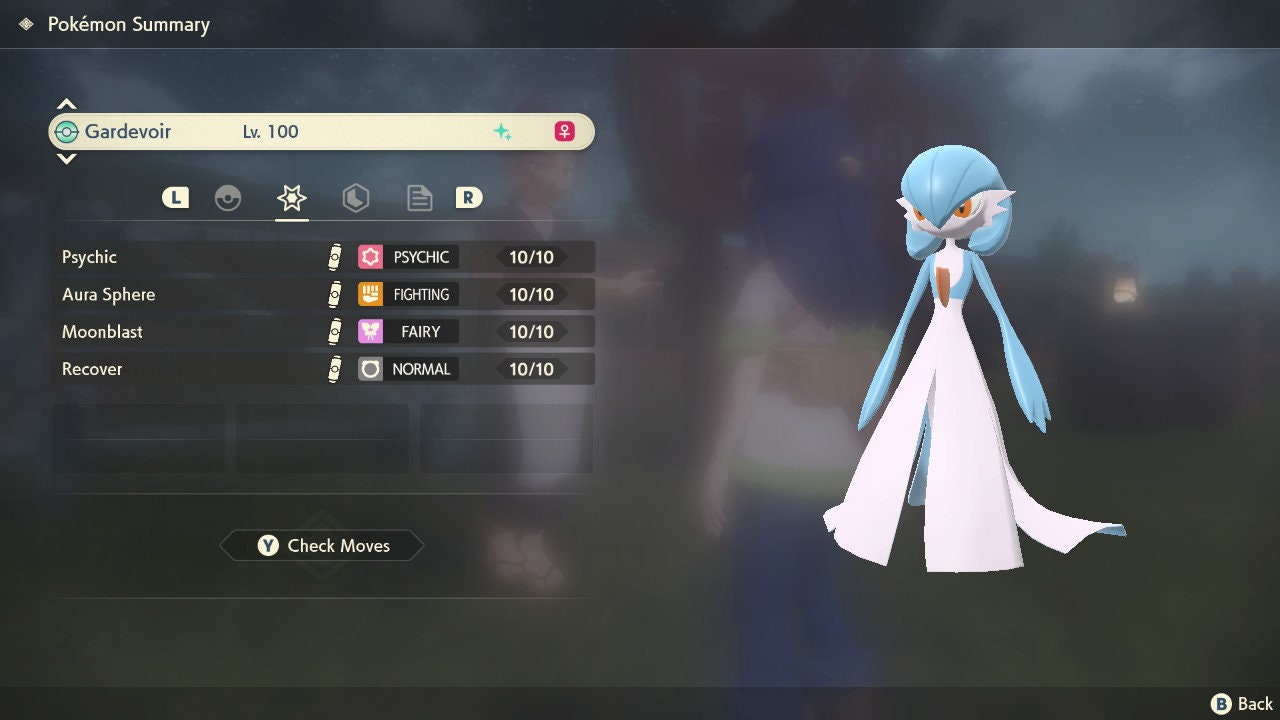Open Check Moves
The image size is (1280, 720).
322,546
